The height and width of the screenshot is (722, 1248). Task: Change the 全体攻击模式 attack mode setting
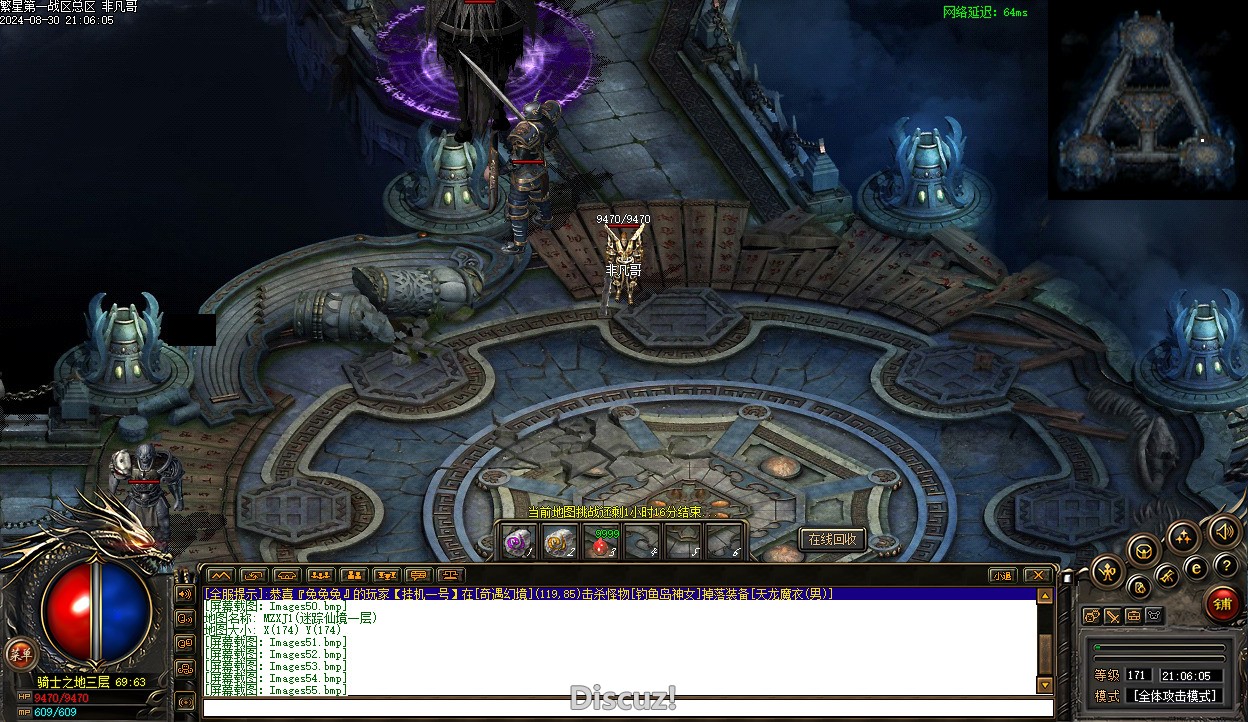pos(1173,696)
